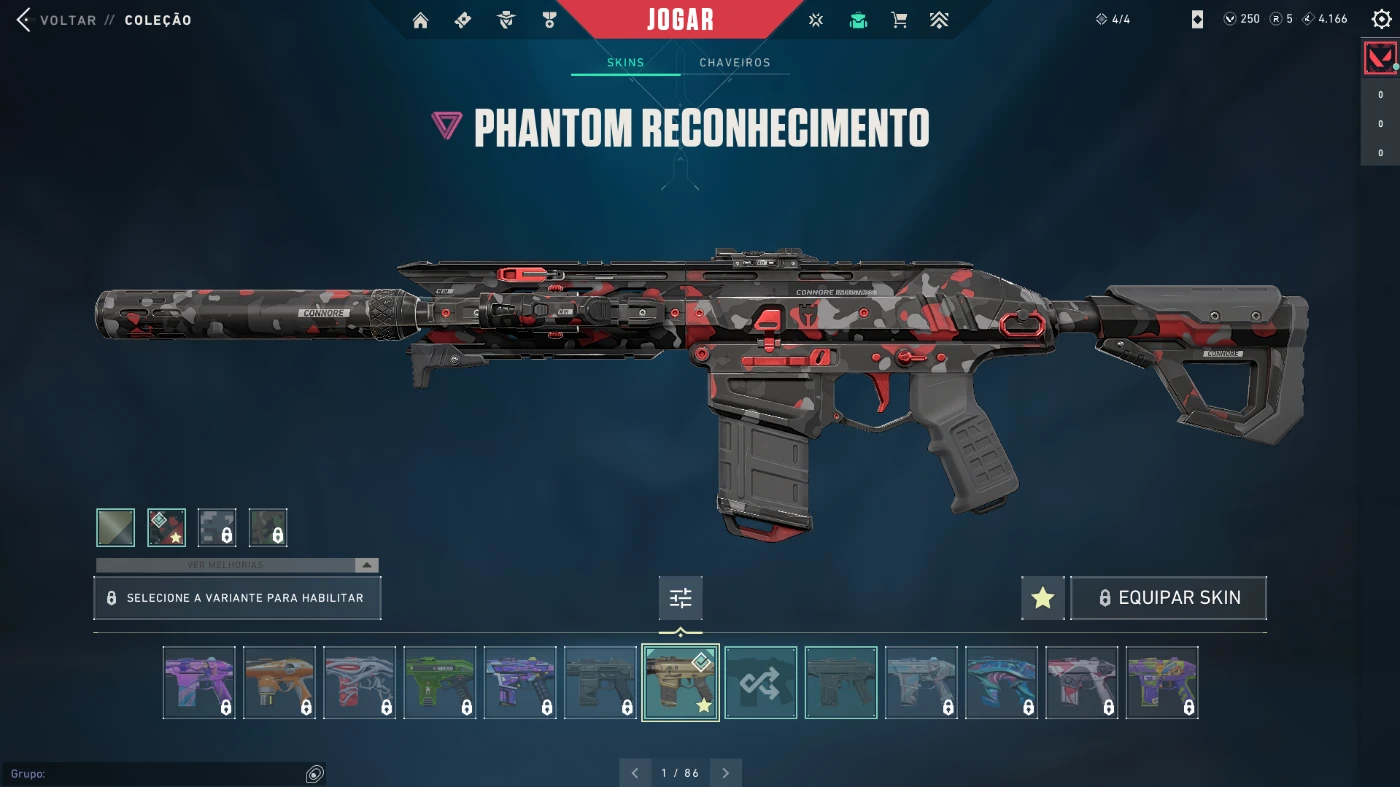Click the Equipar Skin button
Viewport: 1400px width, 787px height.
(1168, 598)
